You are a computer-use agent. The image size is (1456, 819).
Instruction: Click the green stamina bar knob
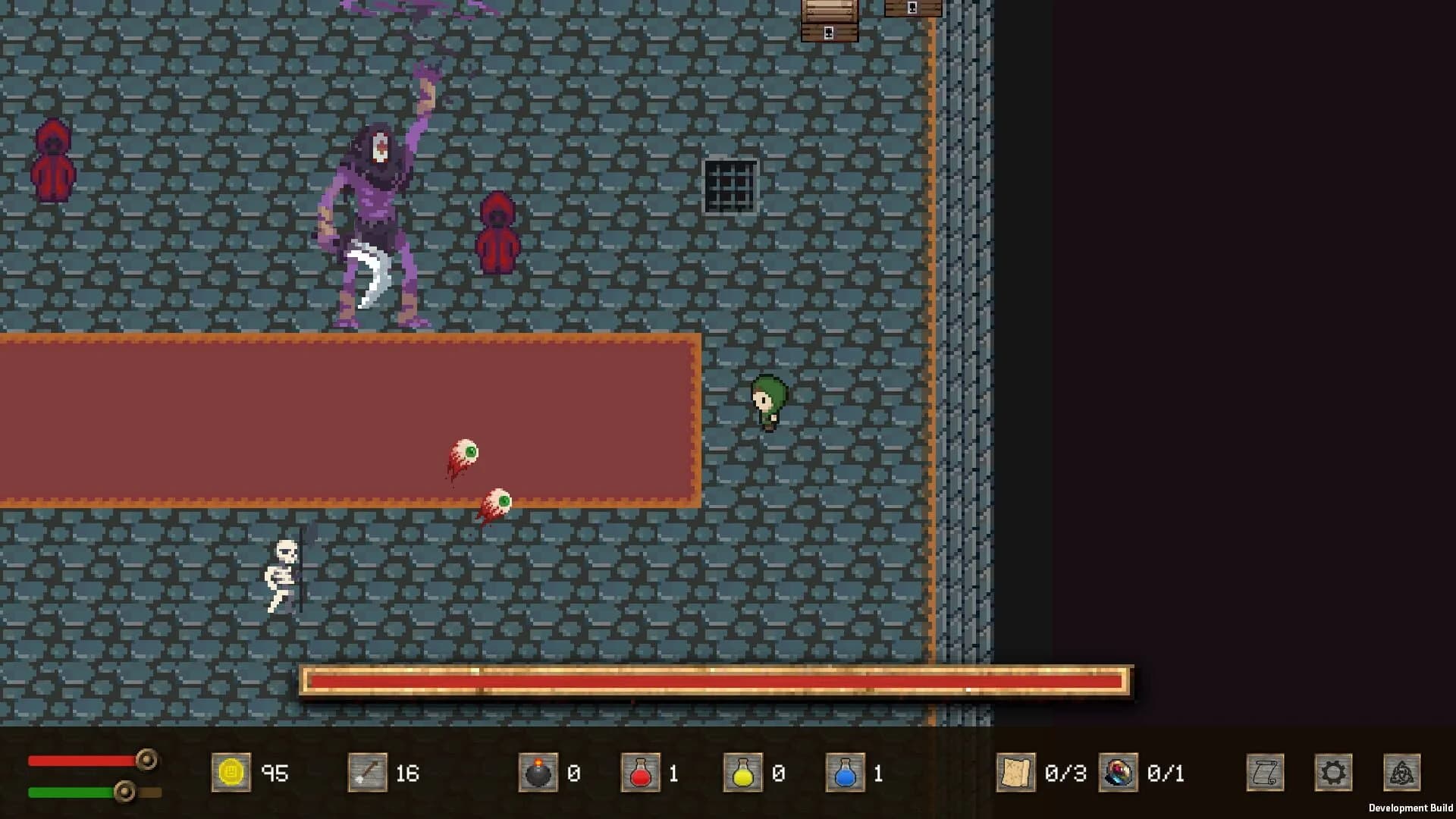tap(123, 791)
